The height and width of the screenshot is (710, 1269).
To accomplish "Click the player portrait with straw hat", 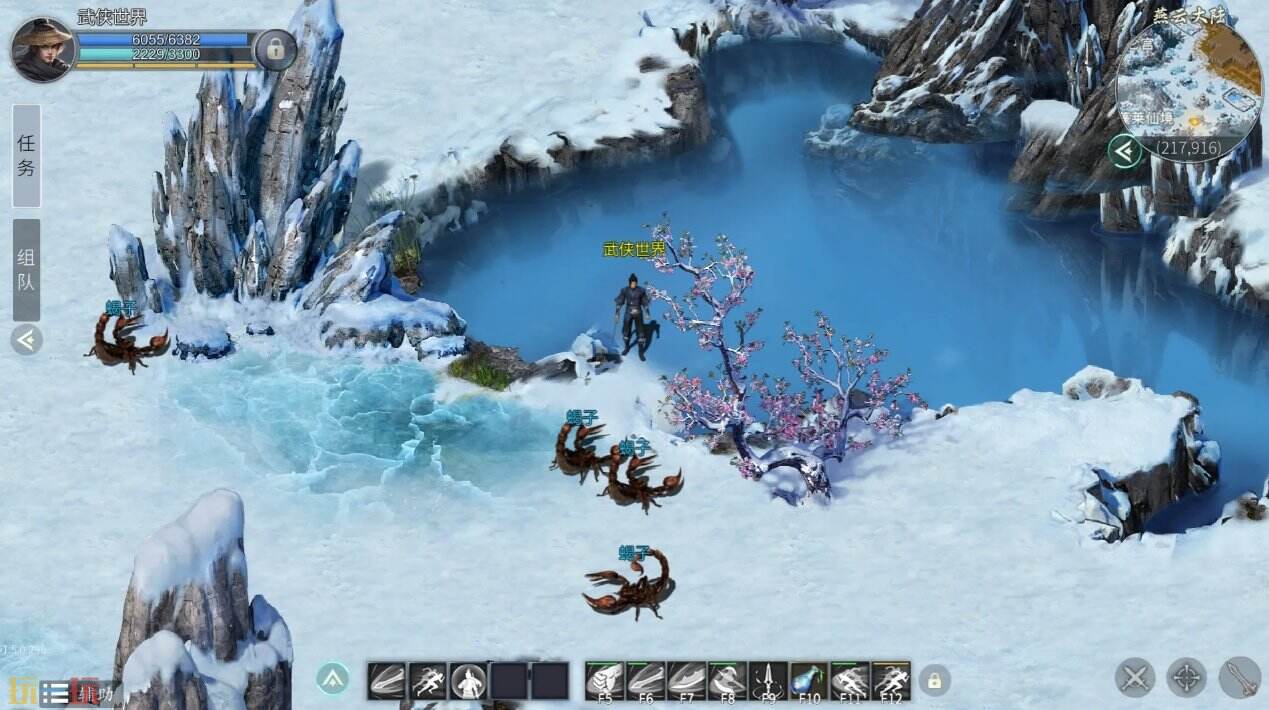I will click(x=43, y=49).
